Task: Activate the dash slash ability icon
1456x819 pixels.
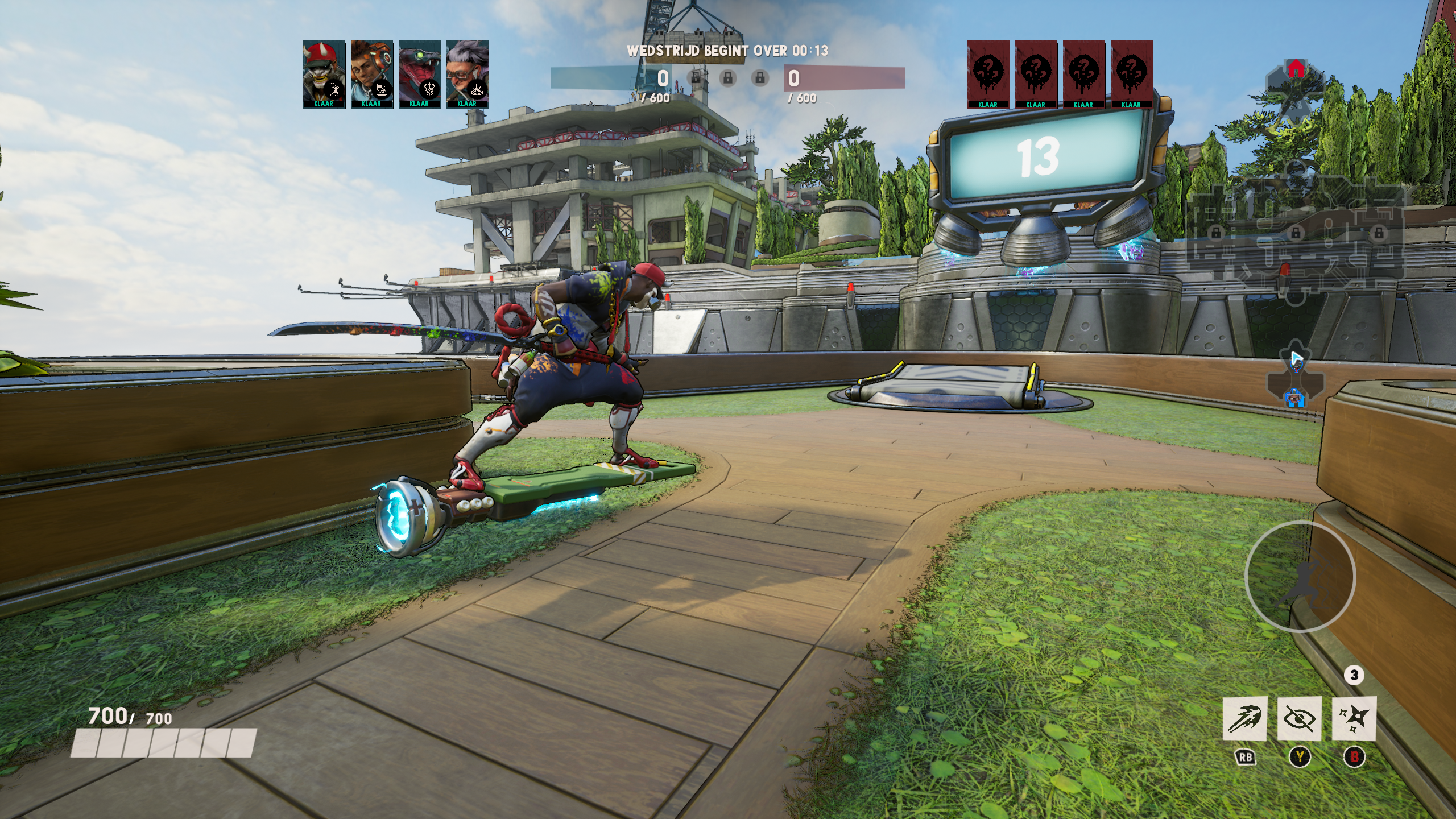Action: (1245, 718)
